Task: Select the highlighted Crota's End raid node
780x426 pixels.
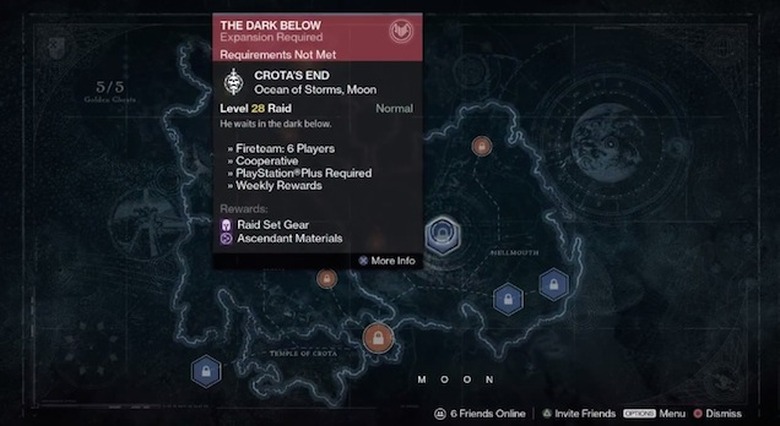Action: [440, 235]
